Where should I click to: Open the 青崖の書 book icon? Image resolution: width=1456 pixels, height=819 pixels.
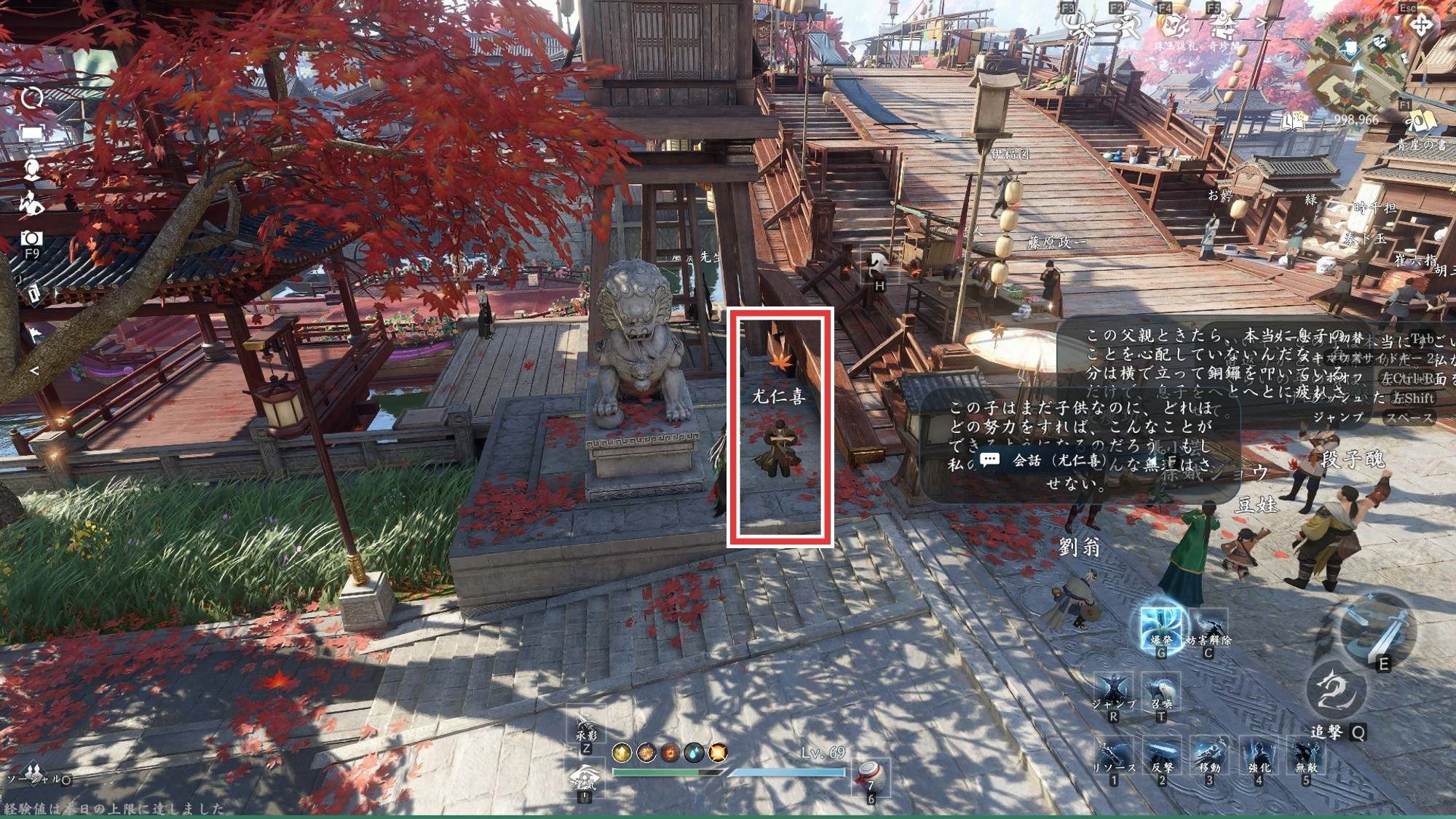click(x=1420, y=124)
